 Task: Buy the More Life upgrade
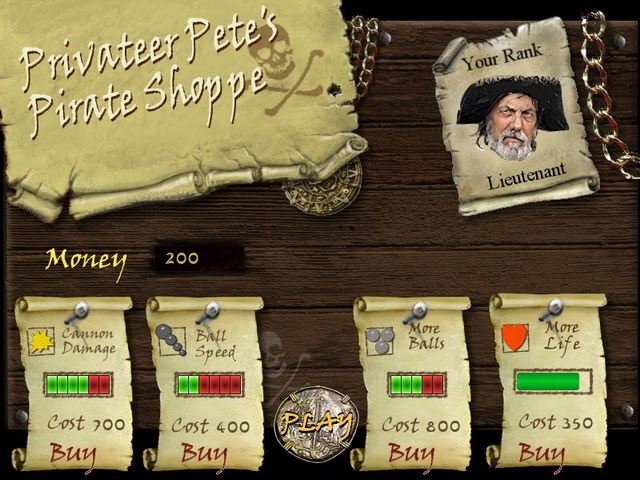tap(541, 453)
